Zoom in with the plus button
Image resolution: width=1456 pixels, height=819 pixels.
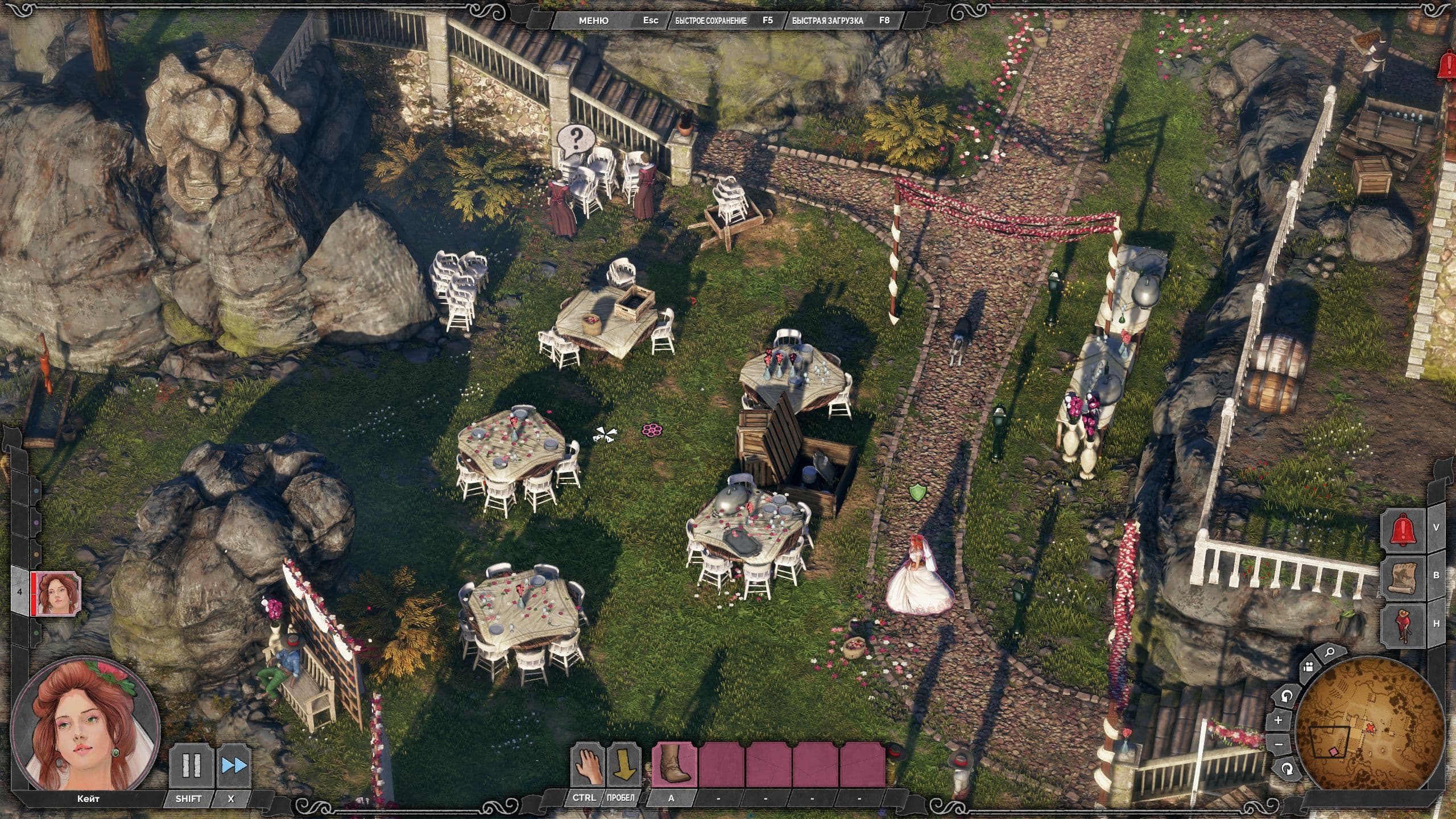click(1279, 720)
